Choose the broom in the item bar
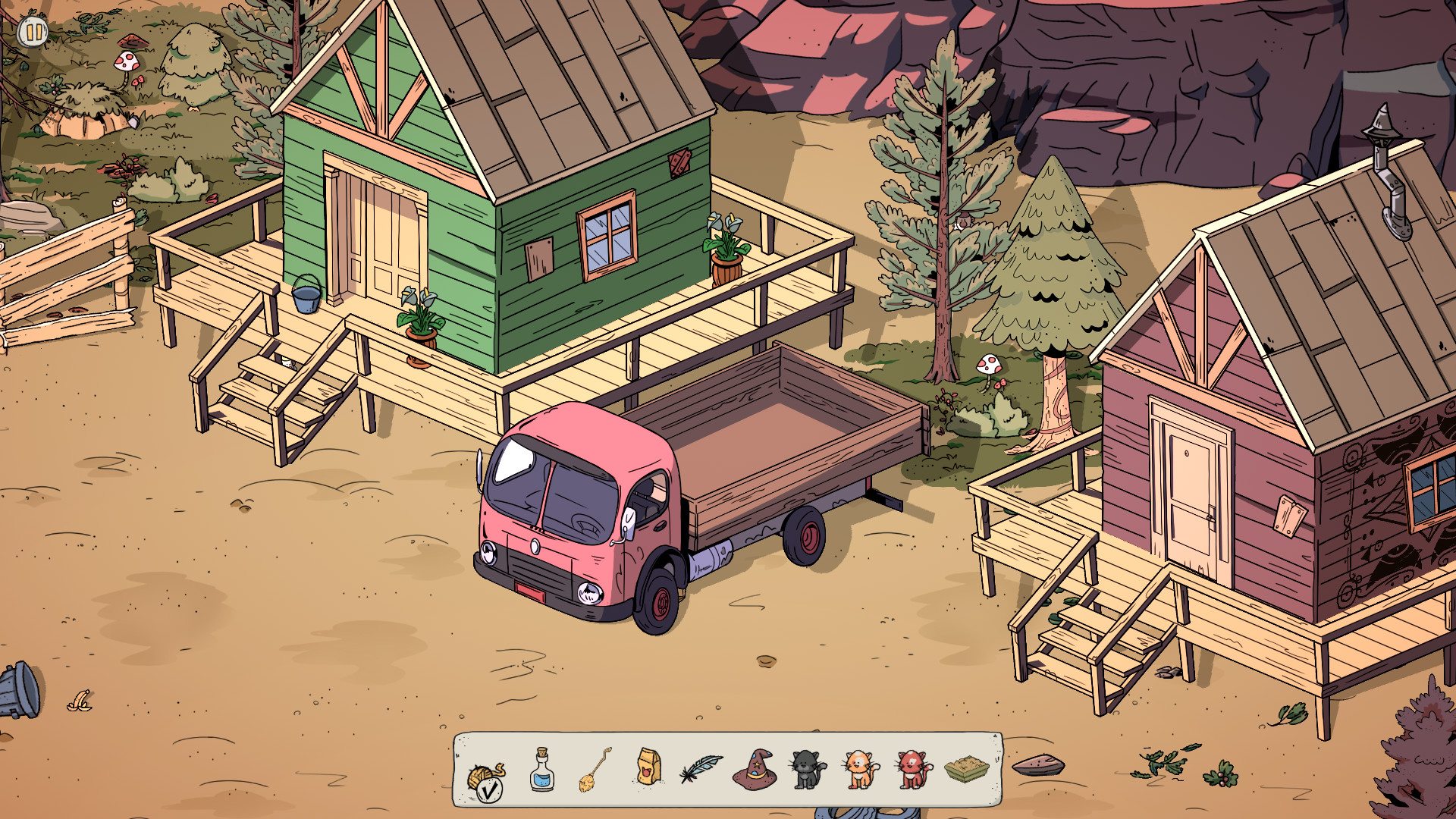Screen dimensions: 1456x819 [x=595, y=770]
